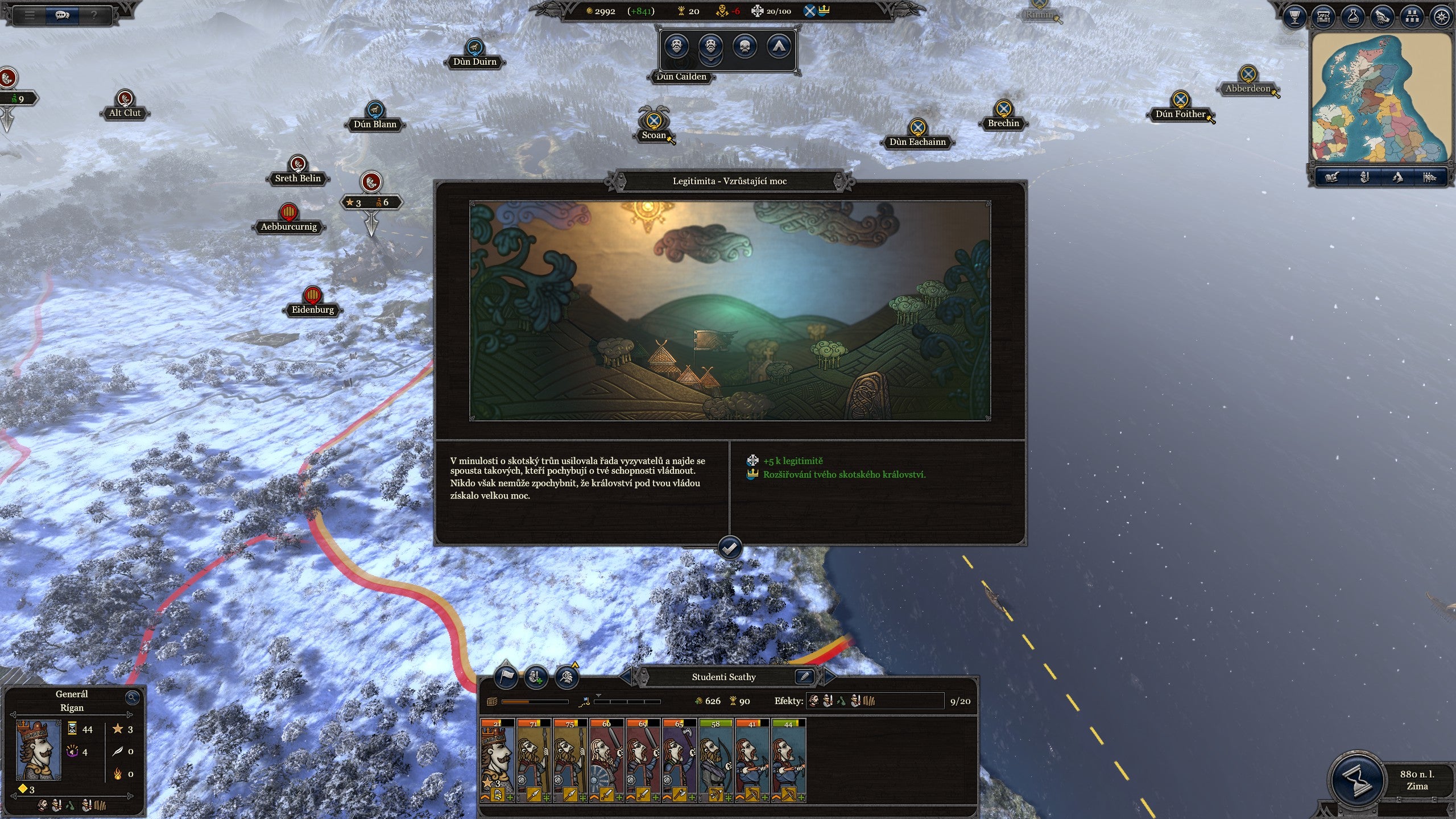Select the next army with right arrow
This screenshot has height=819, width=1456.
[829, 676]
